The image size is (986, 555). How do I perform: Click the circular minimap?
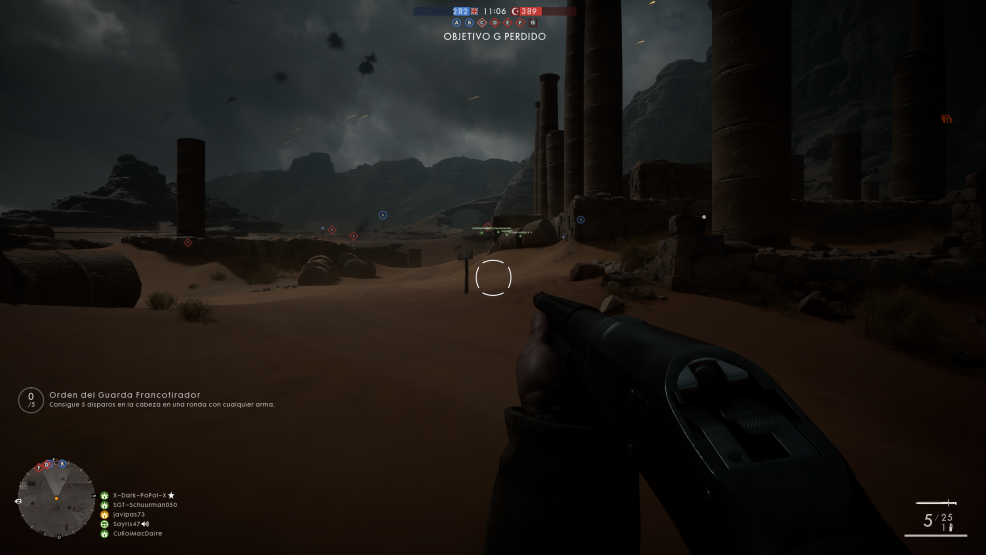(56, 497)
